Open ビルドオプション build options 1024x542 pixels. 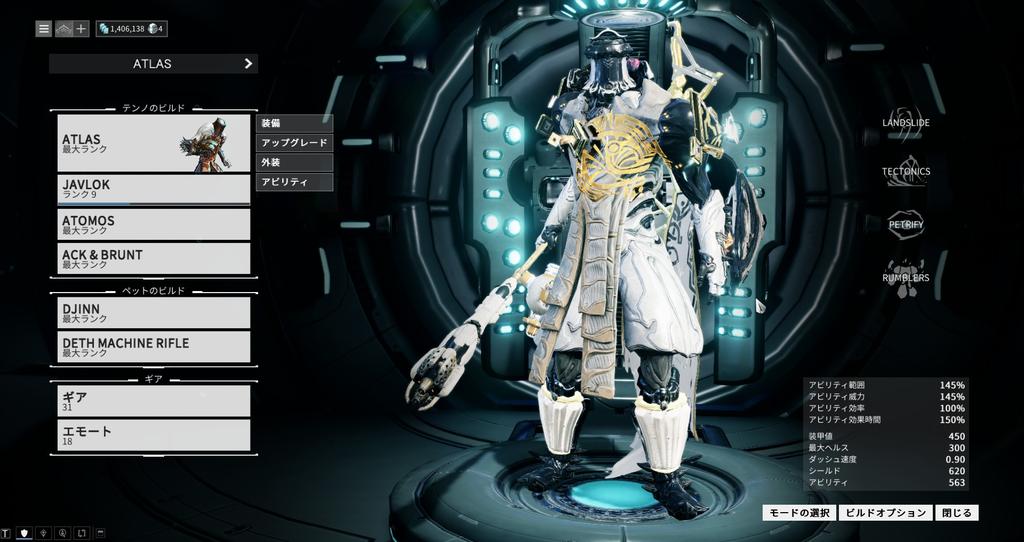point(884,513)
